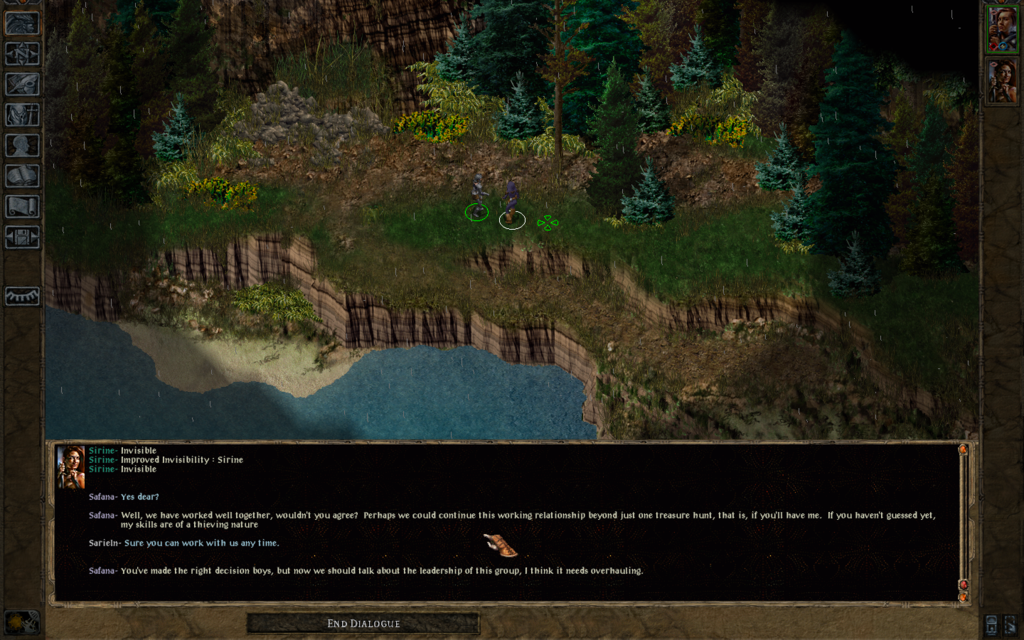Rest the party using the closed-eye icon

[22, 296]
